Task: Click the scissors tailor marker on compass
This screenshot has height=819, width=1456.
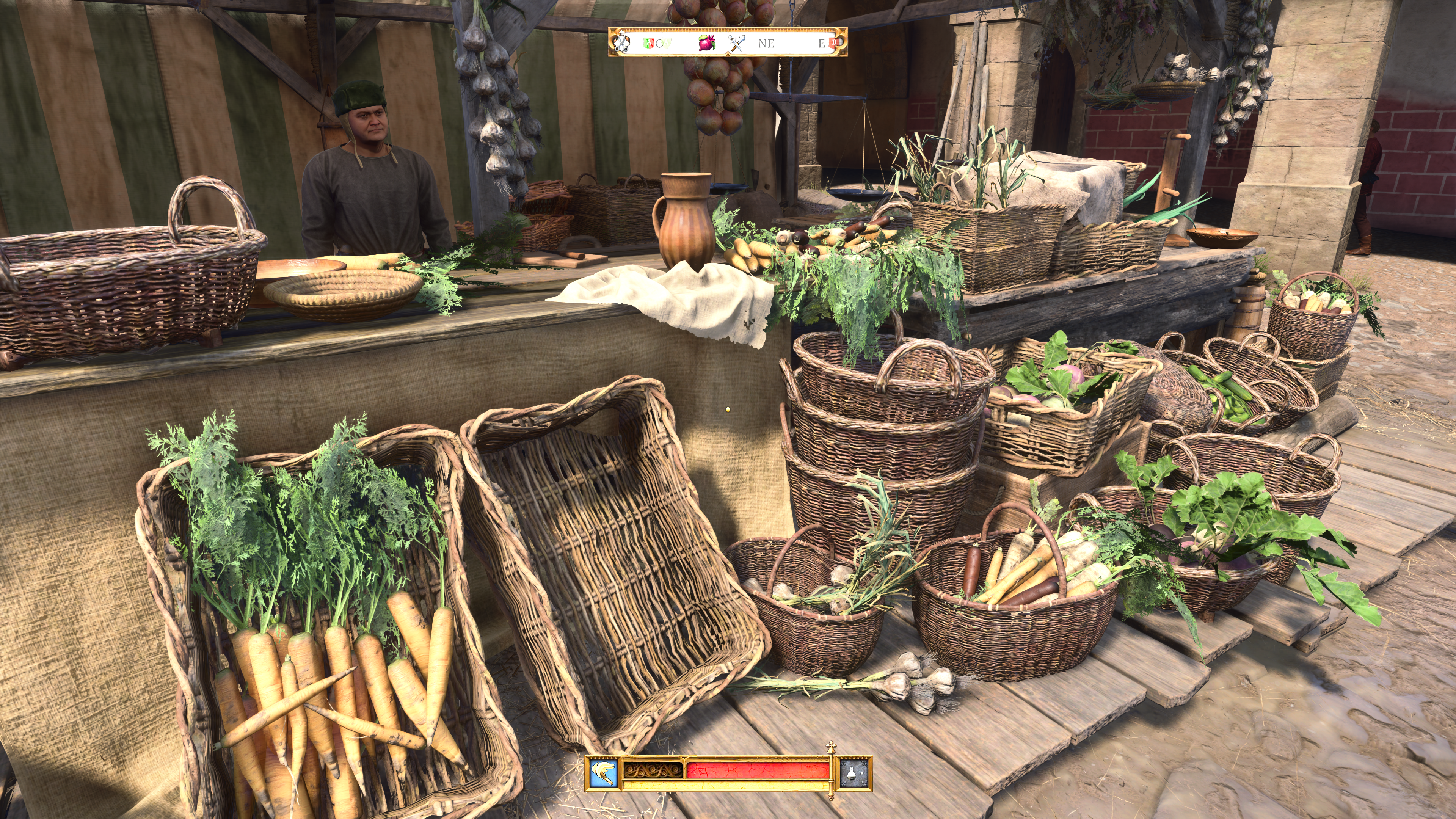Action: [622, 42]
